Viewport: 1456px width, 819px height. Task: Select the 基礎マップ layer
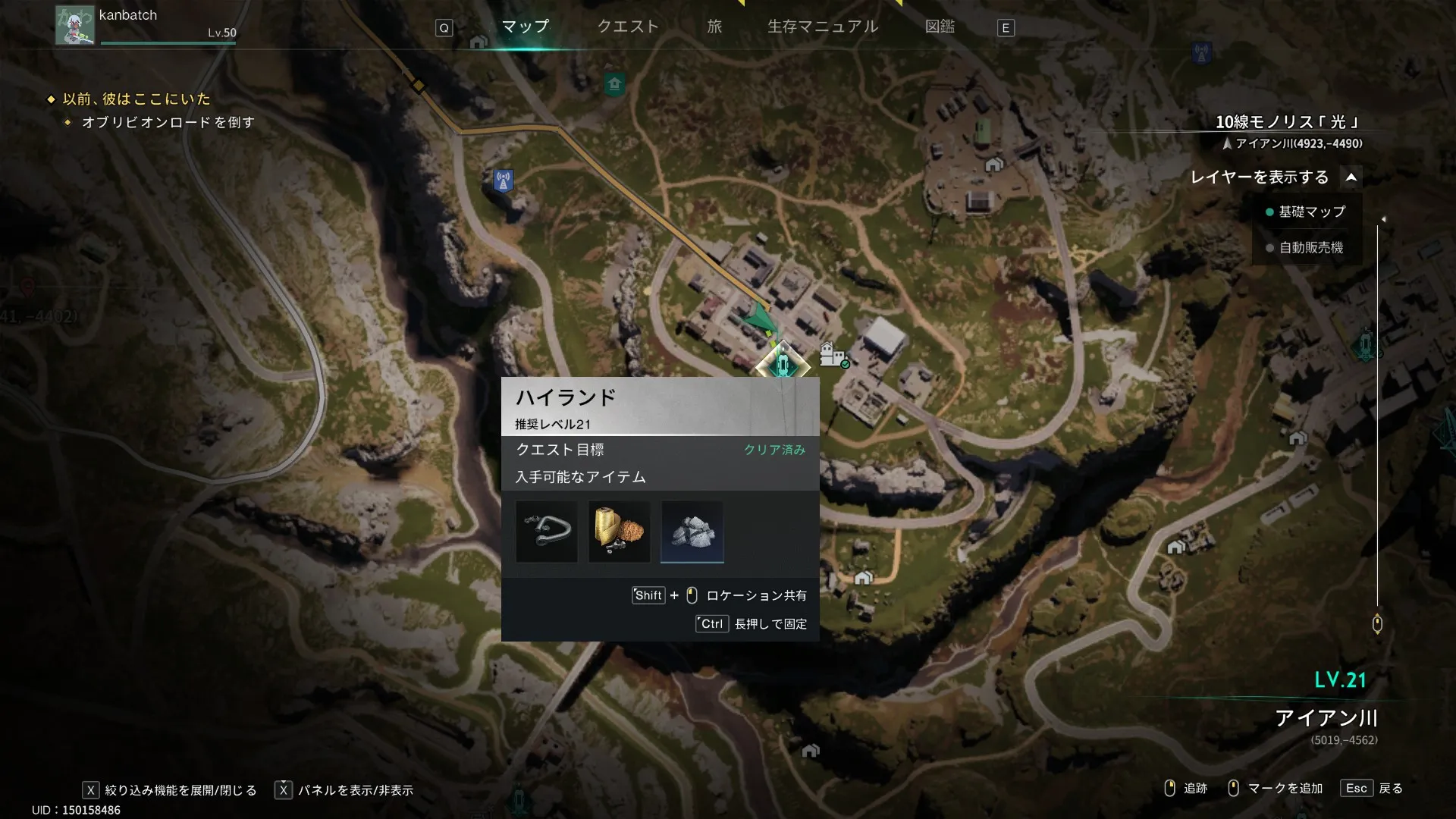pyautogui.click(x=1311, y=212)
